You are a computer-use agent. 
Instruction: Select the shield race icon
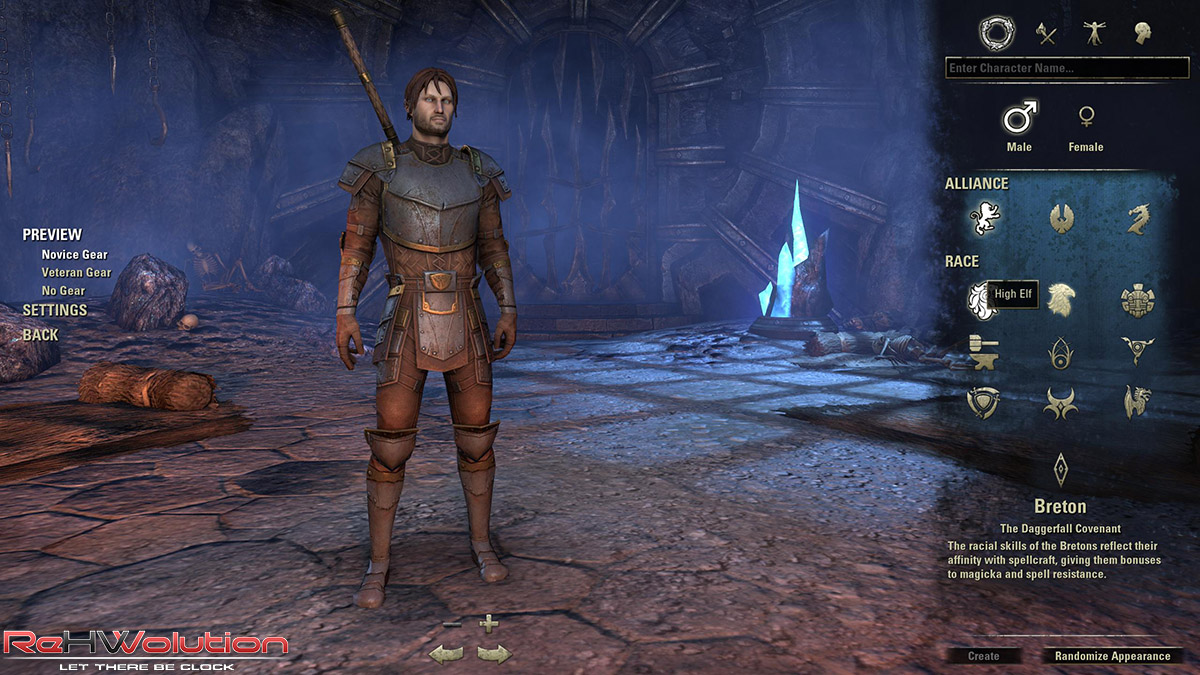point(984,402)
